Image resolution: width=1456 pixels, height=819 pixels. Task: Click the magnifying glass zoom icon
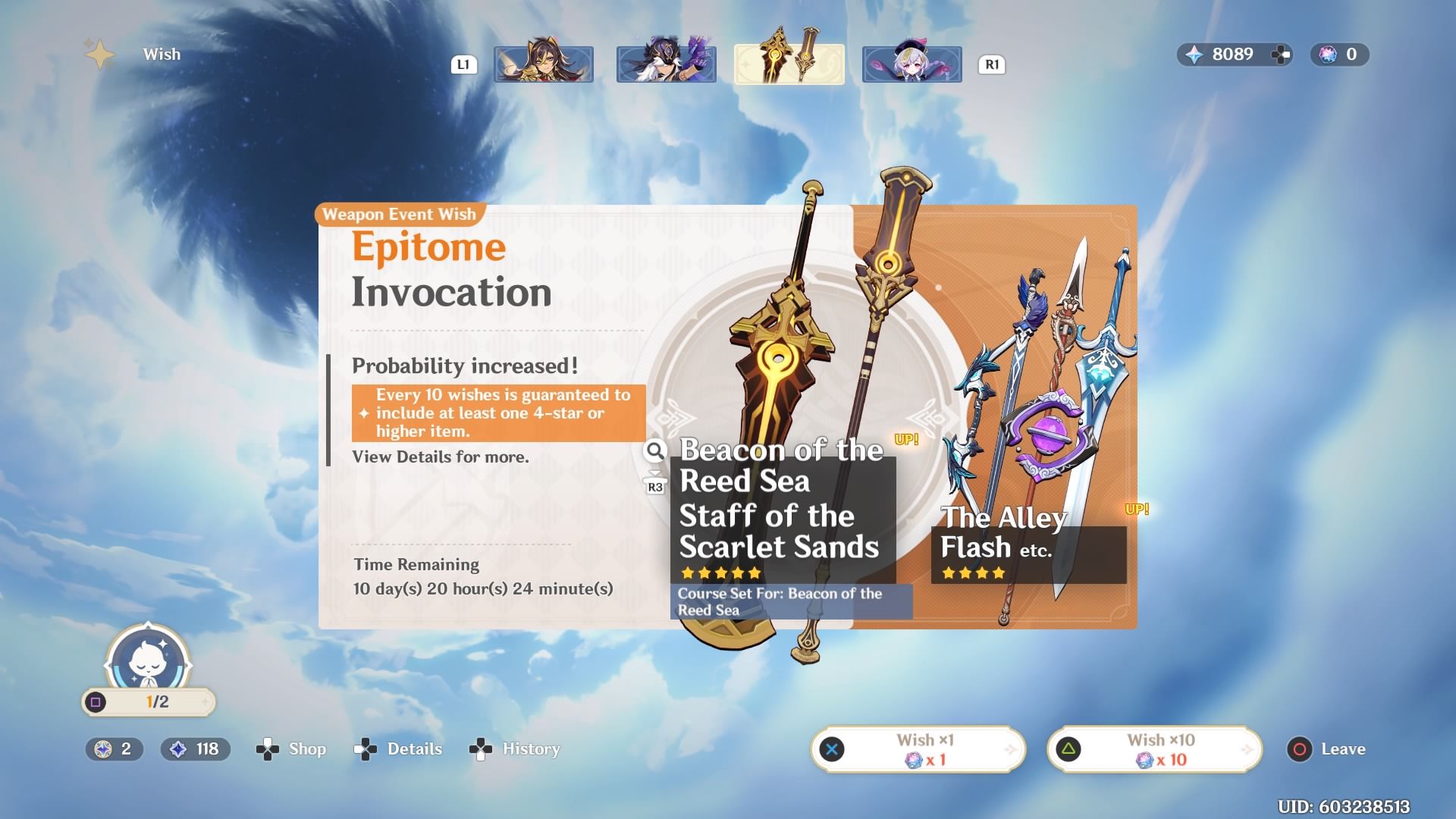click(654, 451)
